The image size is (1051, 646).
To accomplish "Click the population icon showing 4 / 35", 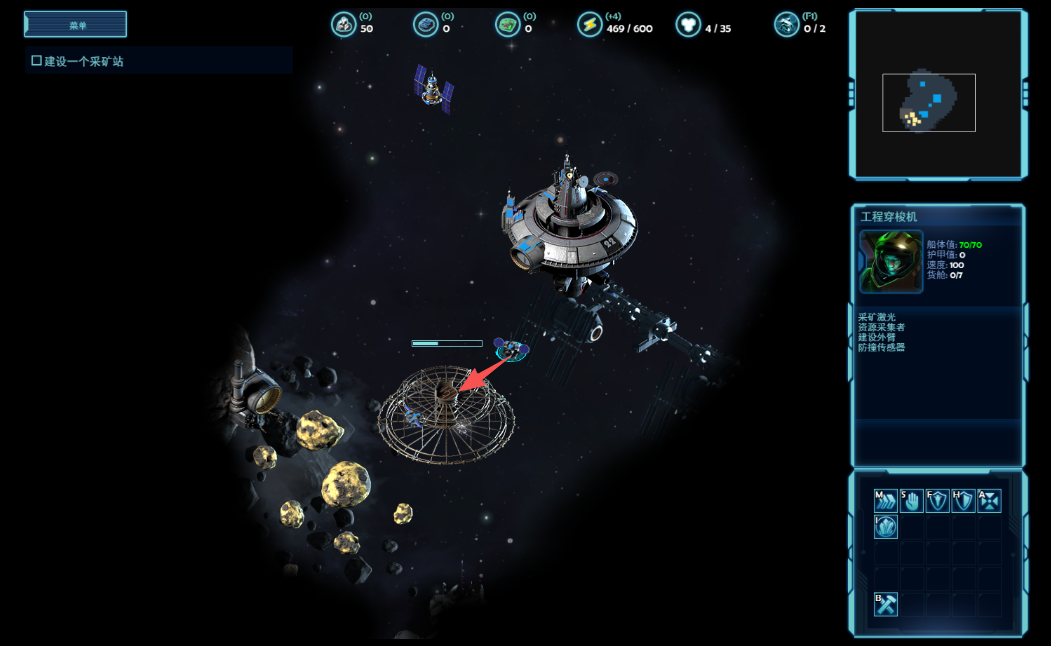I will coord(688,25).
